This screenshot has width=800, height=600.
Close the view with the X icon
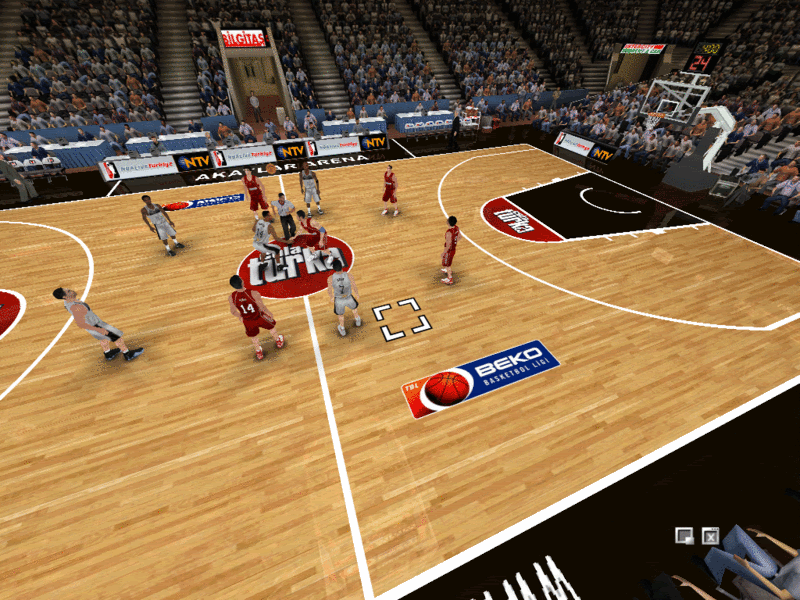point(711,536)
